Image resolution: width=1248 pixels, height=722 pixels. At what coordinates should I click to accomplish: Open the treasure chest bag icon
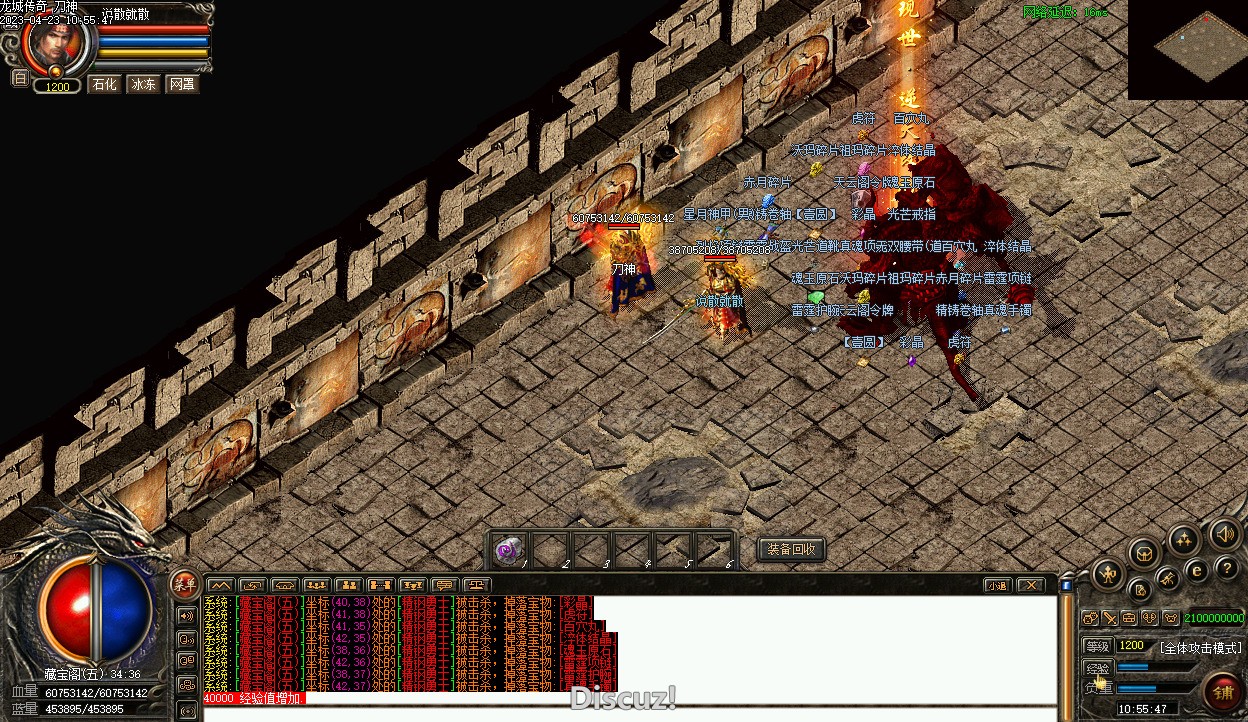1144,553
